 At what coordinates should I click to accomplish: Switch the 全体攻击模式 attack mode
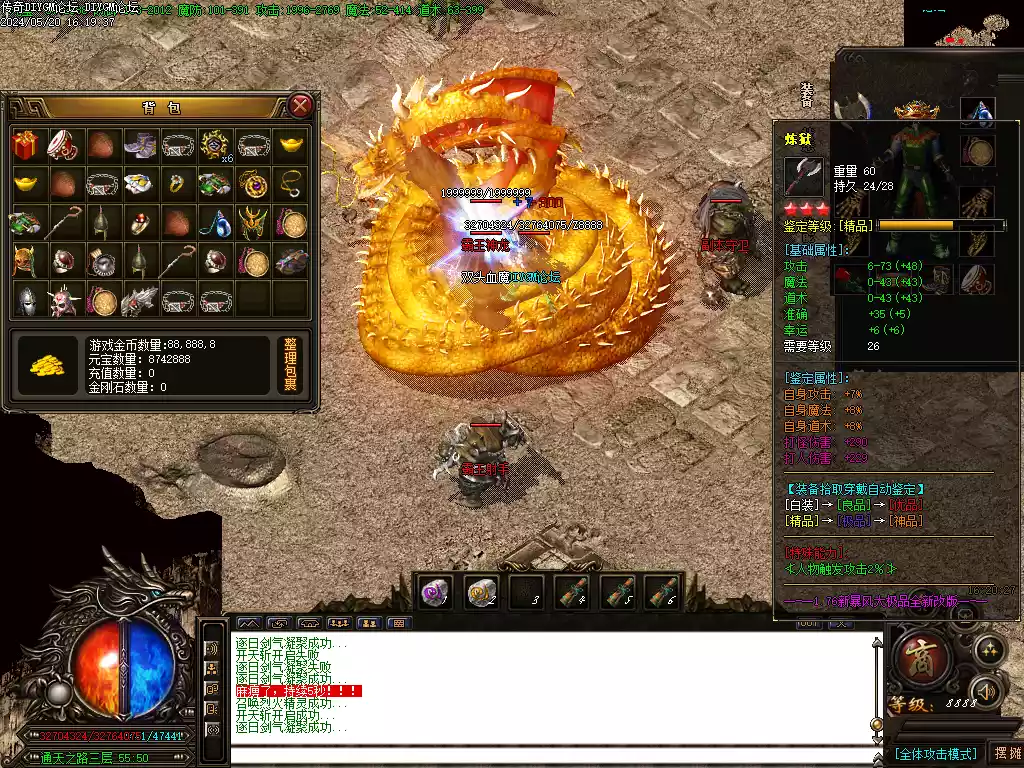pyautogui.click(x=935, y=753)
